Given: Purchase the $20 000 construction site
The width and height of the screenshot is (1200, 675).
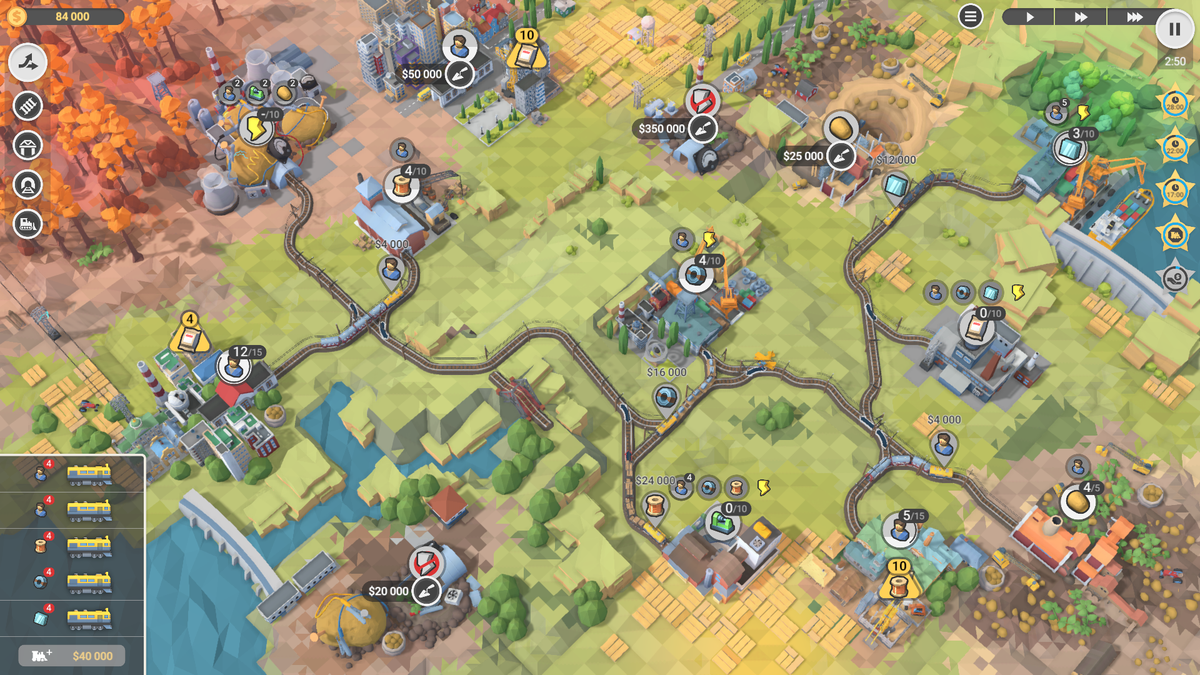Looking at the screenshot, I should [x=426, y=590].
